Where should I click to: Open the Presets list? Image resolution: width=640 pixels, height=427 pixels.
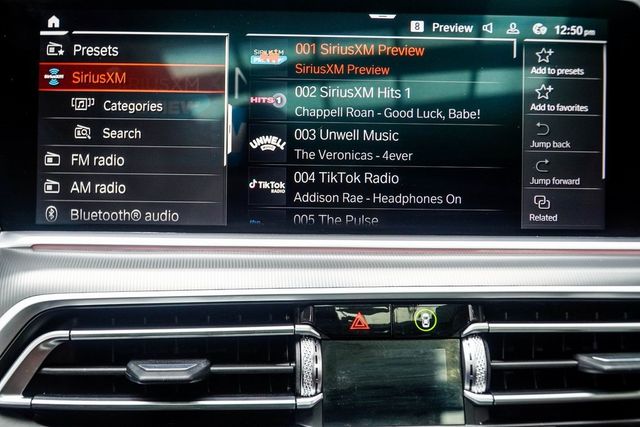(94, 50)
